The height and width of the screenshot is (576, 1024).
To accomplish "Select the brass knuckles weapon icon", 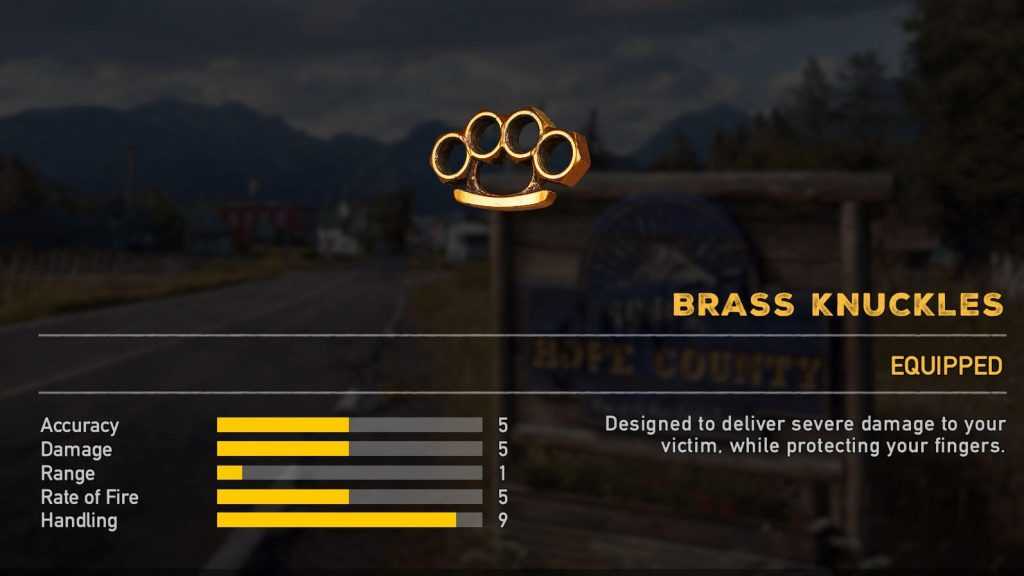I will pyautogui.click(x=510, y=158).
